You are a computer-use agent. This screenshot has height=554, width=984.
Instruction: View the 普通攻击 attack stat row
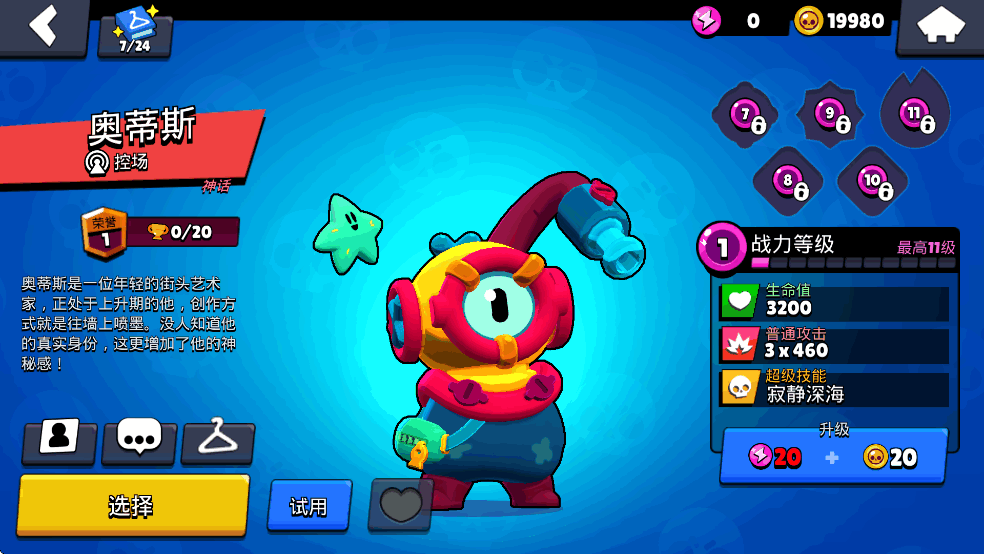tap(834, 343)
